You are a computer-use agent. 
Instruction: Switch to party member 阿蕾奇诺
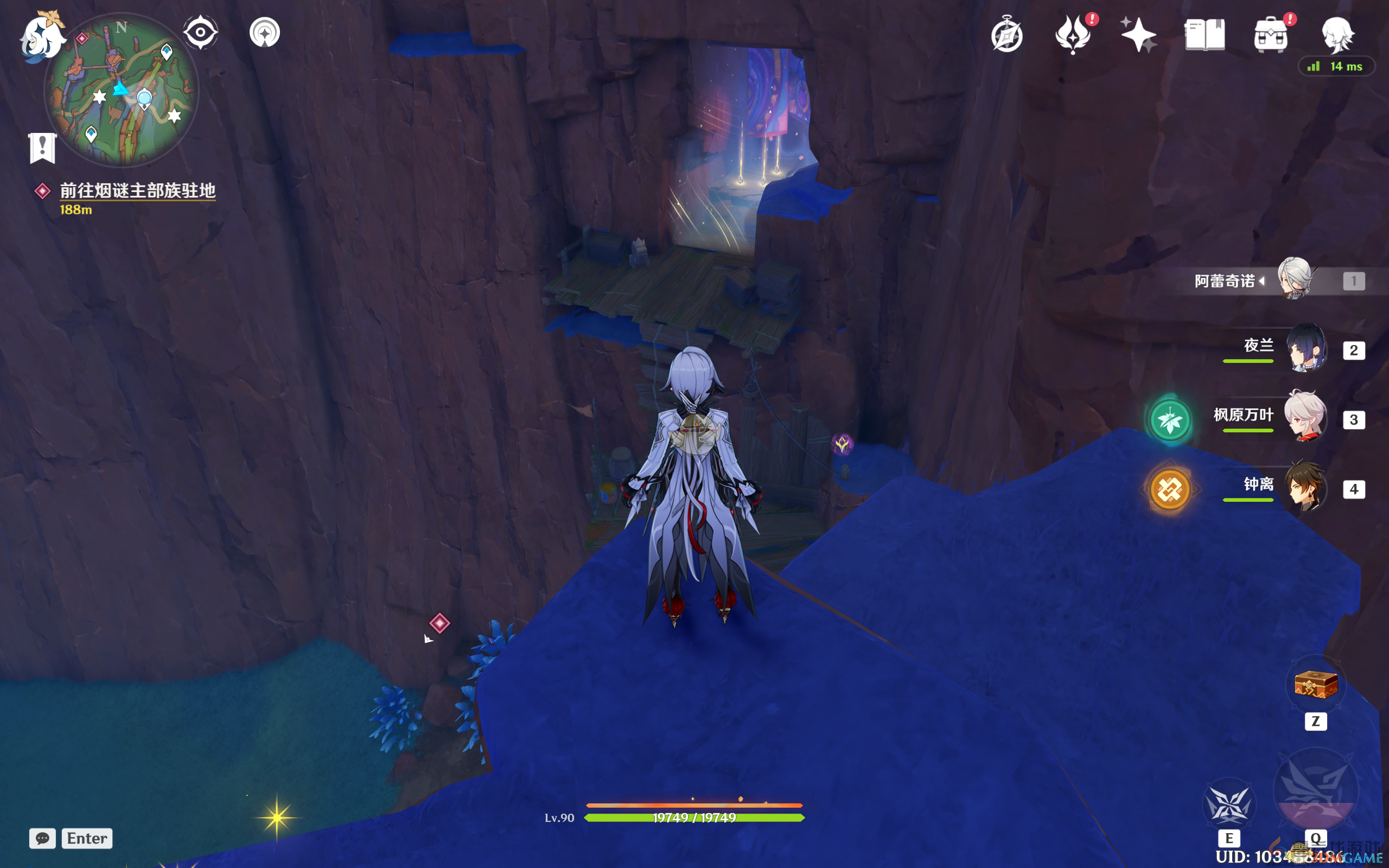[x=1294, y=279]
